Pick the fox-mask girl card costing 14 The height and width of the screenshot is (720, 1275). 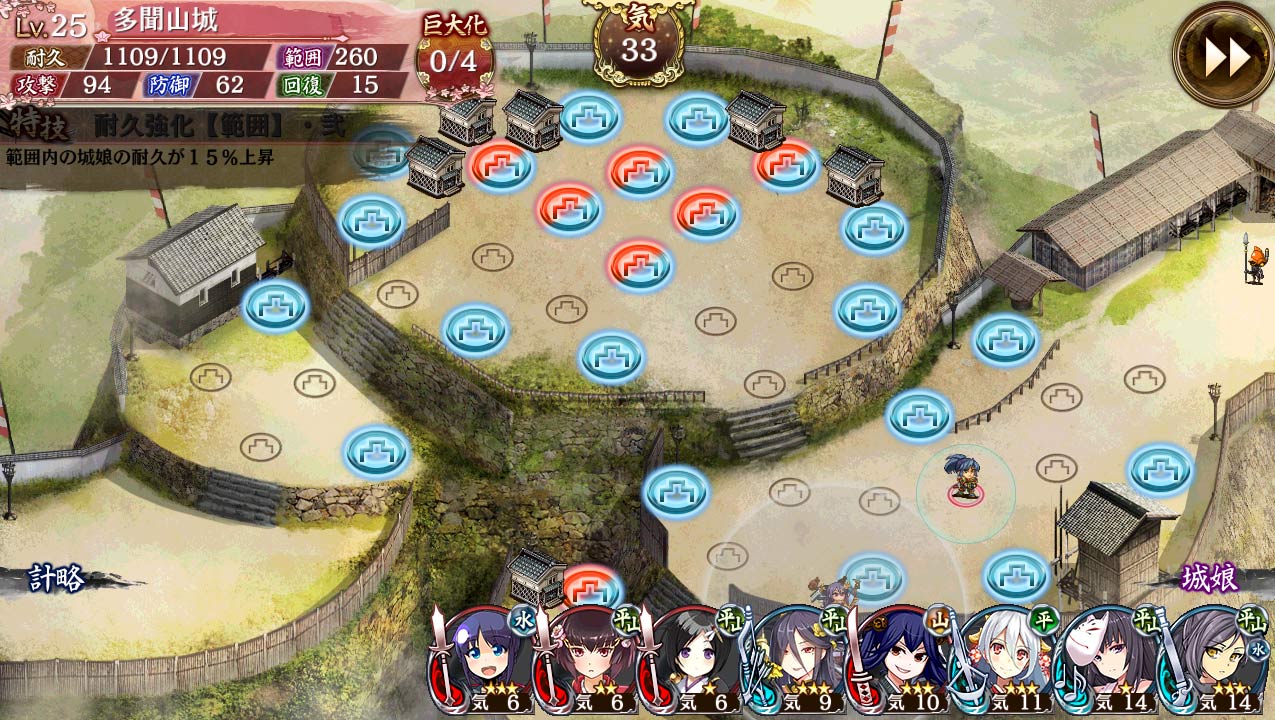[1109, 660]
